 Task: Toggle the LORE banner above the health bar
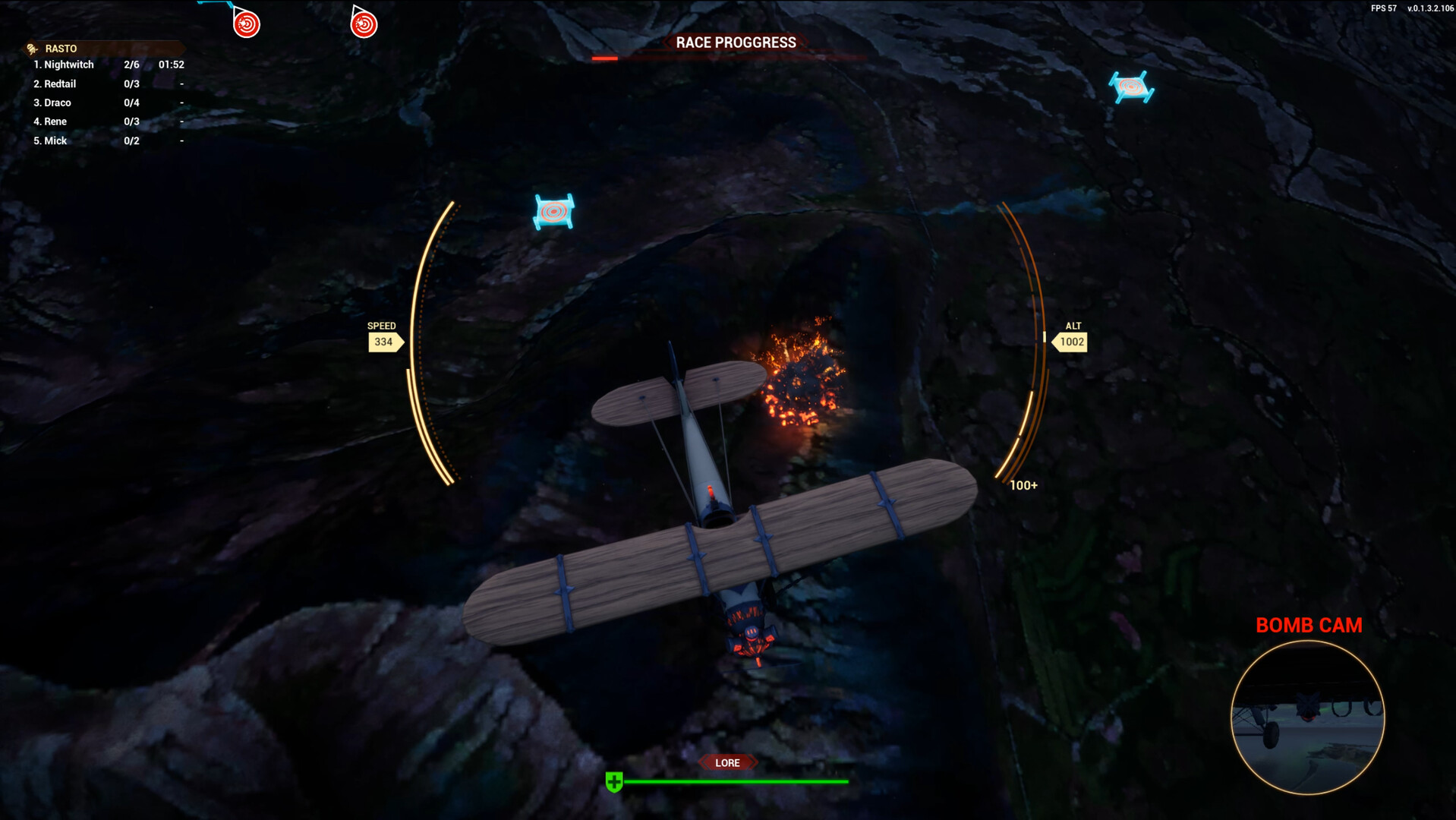click(x=726, y=762)
